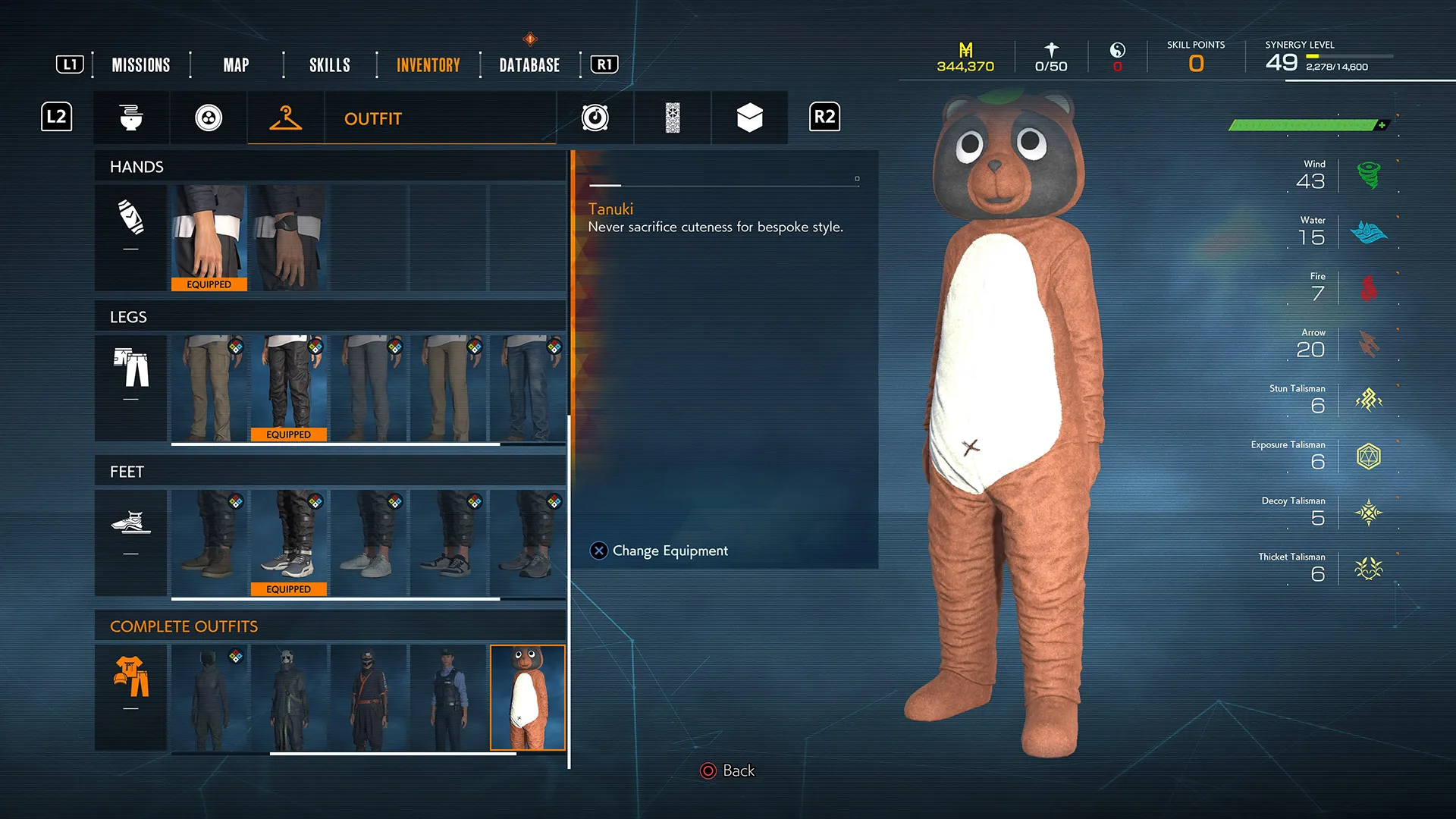Select the Outfit hanger category
This screenshot has width=1456, height=819.
point(285,118)
